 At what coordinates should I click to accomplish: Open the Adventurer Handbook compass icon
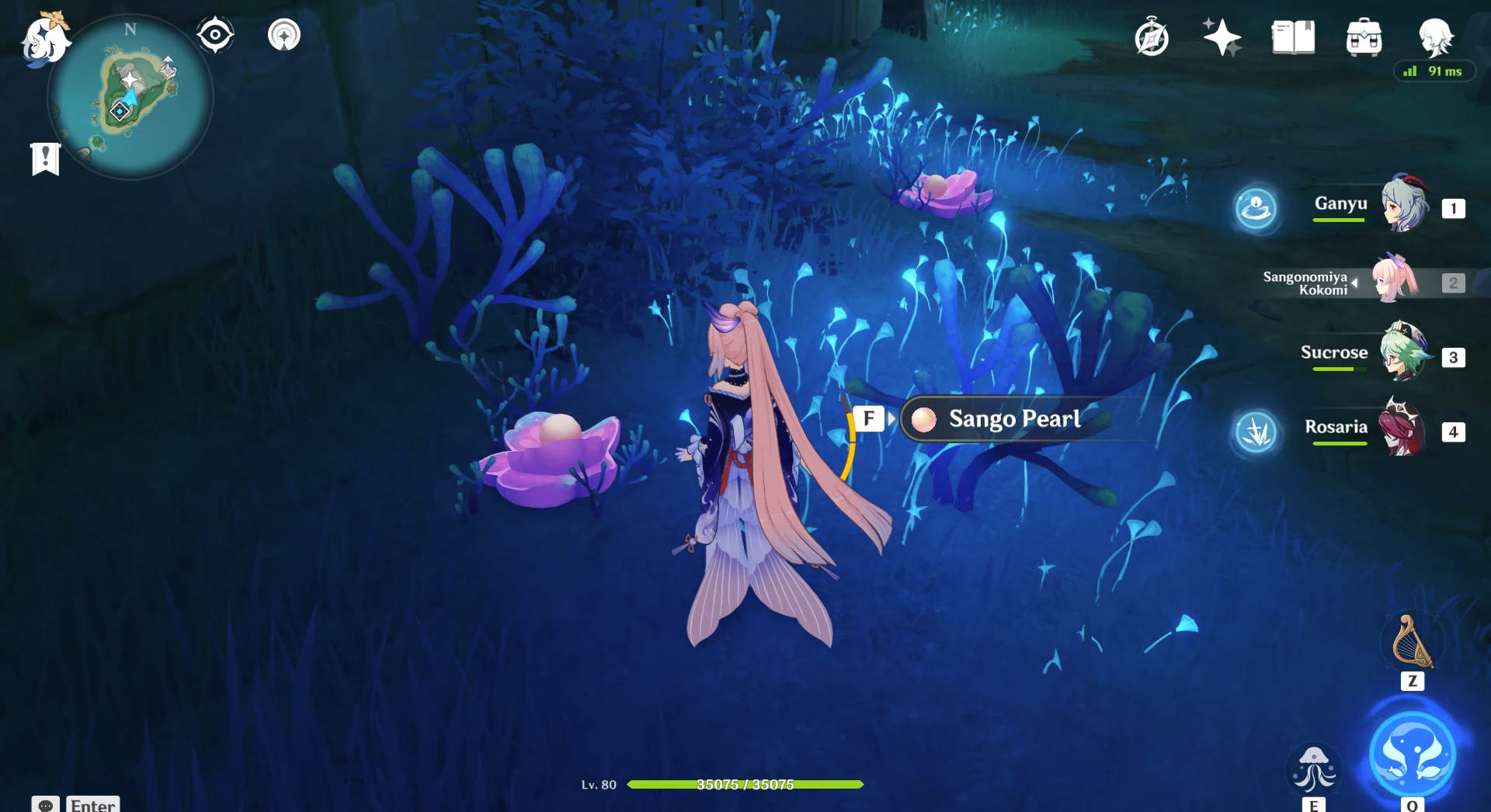tap(1152, 37)
